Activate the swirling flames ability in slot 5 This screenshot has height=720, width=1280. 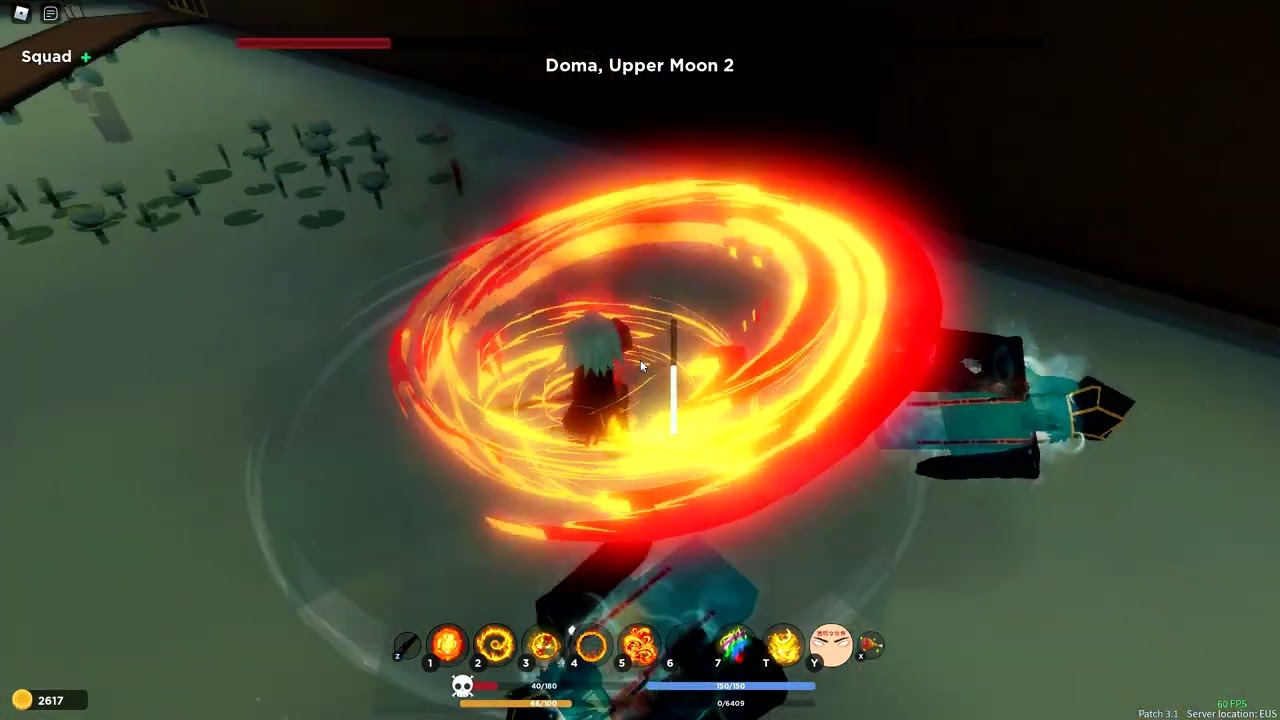click(639, 645)
